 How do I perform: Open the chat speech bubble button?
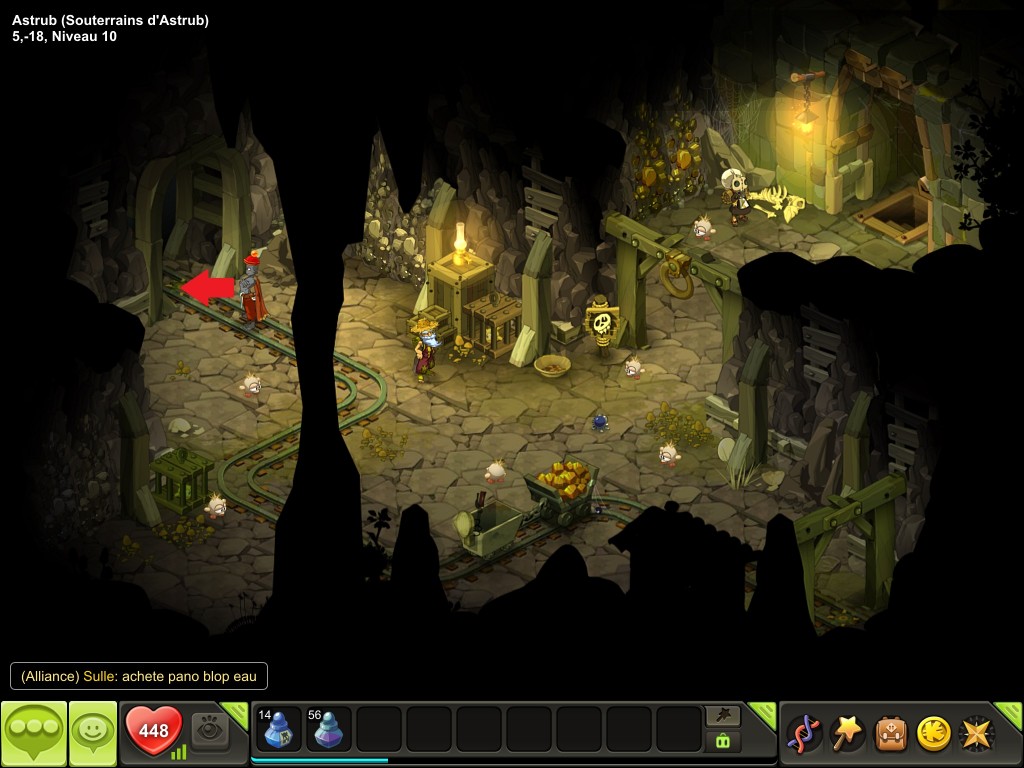pyautogui.click(x=34, y=733)
